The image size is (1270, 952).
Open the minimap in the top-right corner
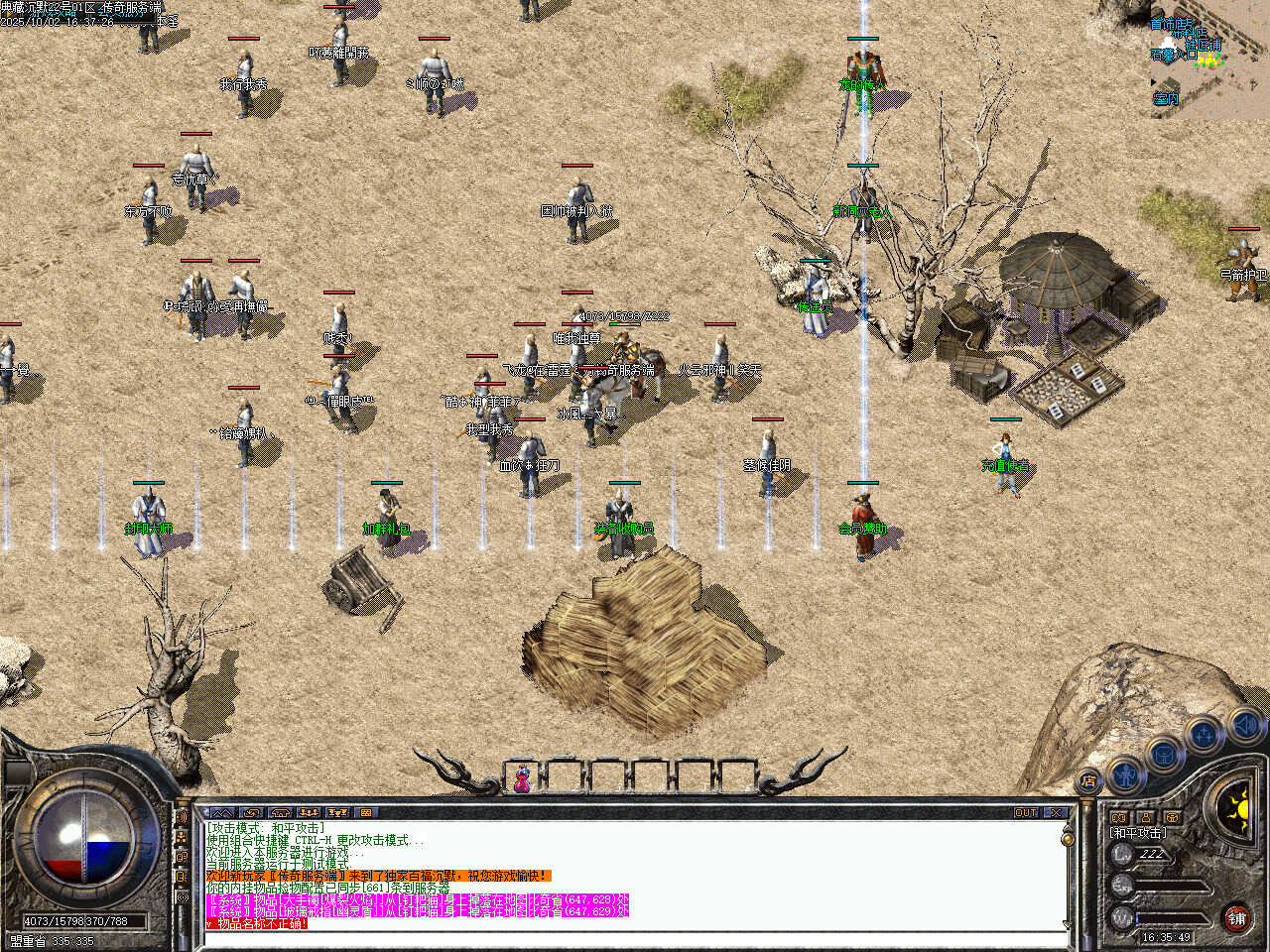click(1208, 59)
